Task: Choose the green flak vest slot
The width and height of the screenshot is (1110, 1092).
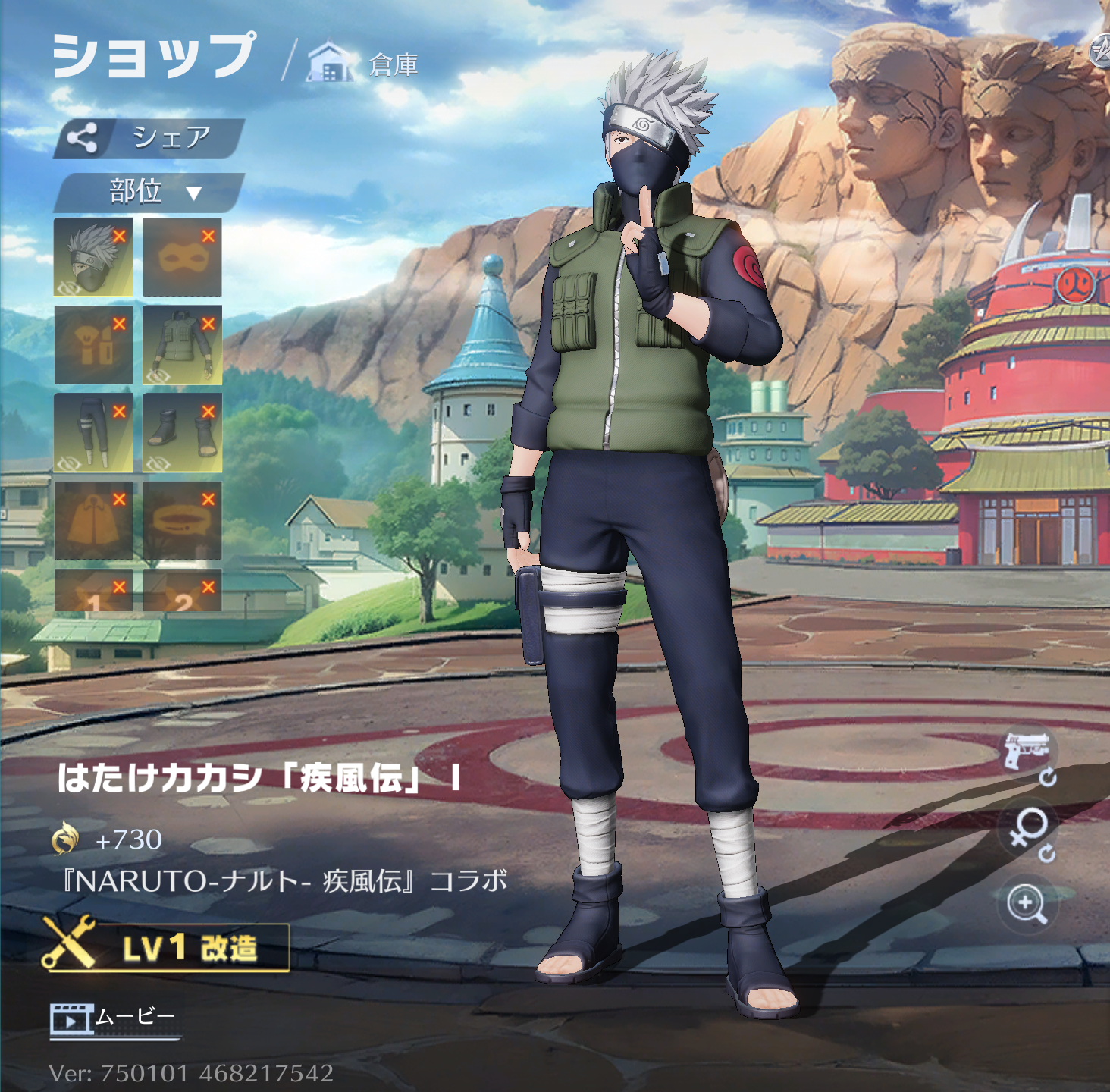Action: tap(182, 345)
